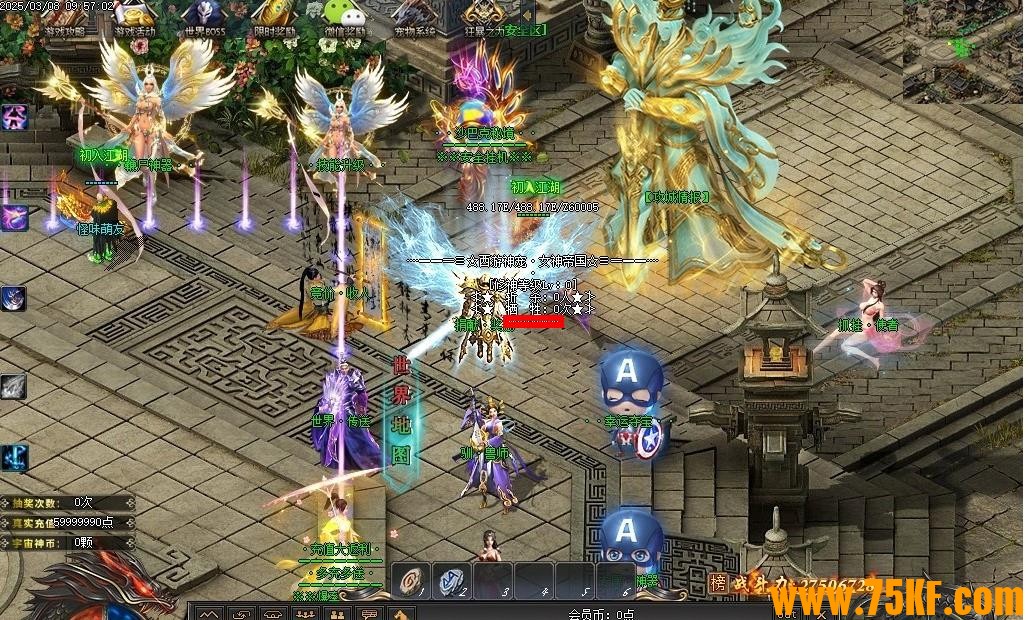The height and width of the screenshot is (620, 1028).
Task: Open the 世界BOSS menu
Action: coord(203,16)
